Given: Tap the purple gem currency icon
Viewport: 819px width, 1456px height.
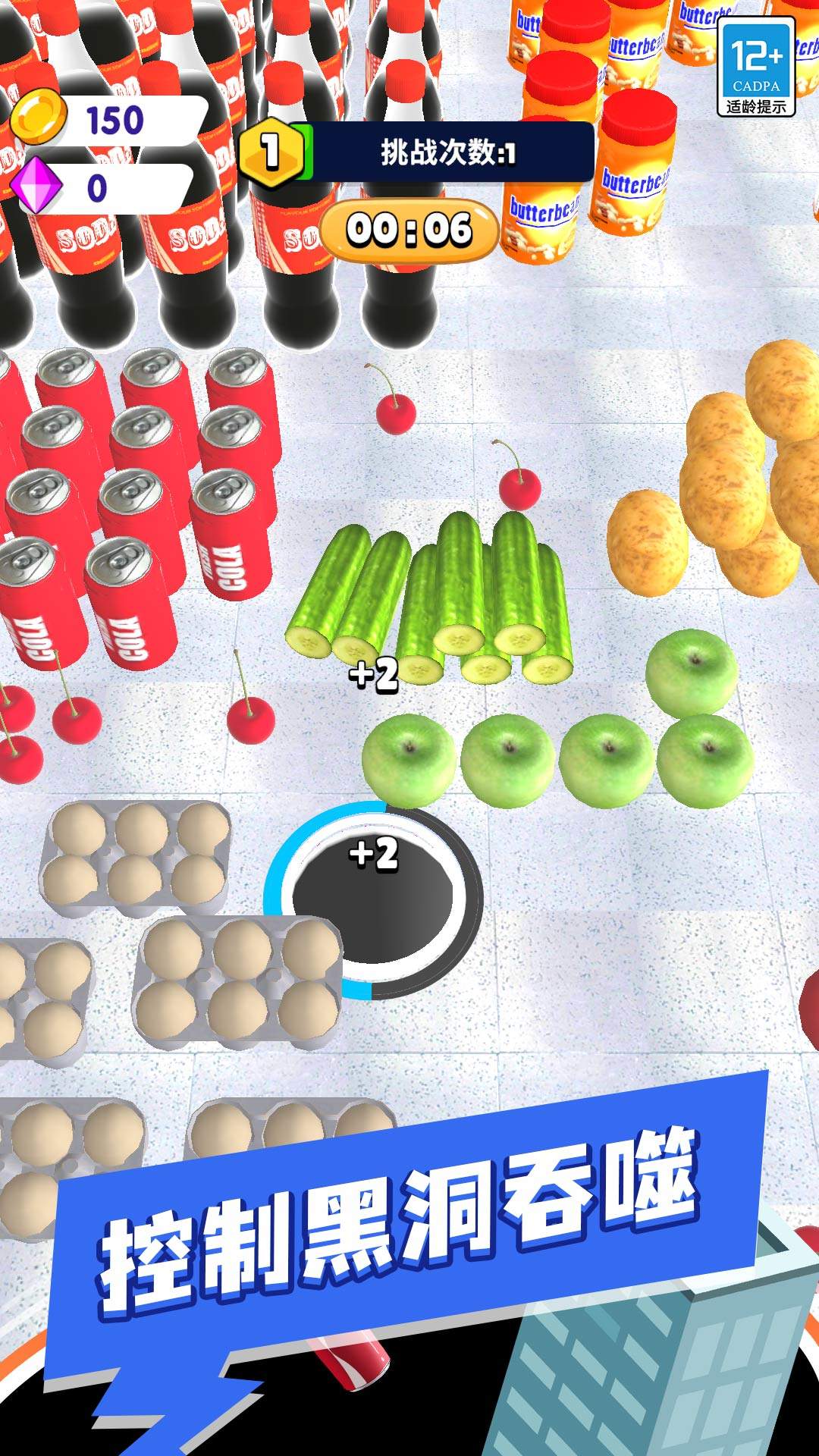Looking at the screenshot, I should 36,187.
